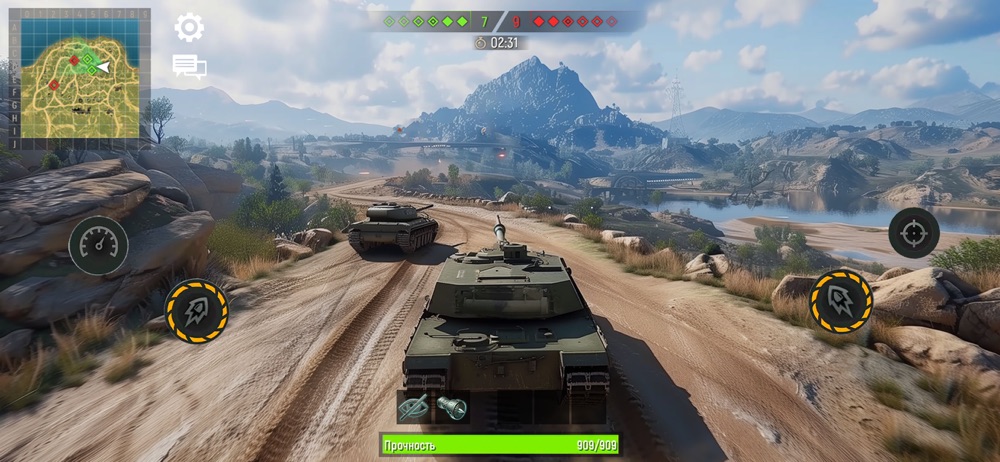Select the shell ammunition slot
The height and width of the screenshot is (462, 1000).
(x=452, y=407)
